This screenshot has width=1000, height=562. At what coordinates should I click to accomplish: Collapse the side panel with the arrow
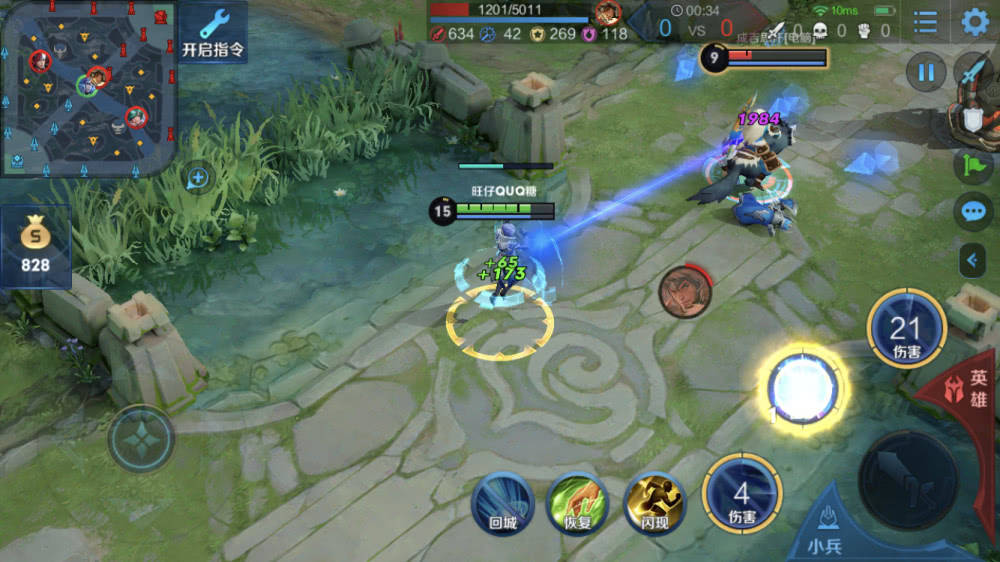973,261
